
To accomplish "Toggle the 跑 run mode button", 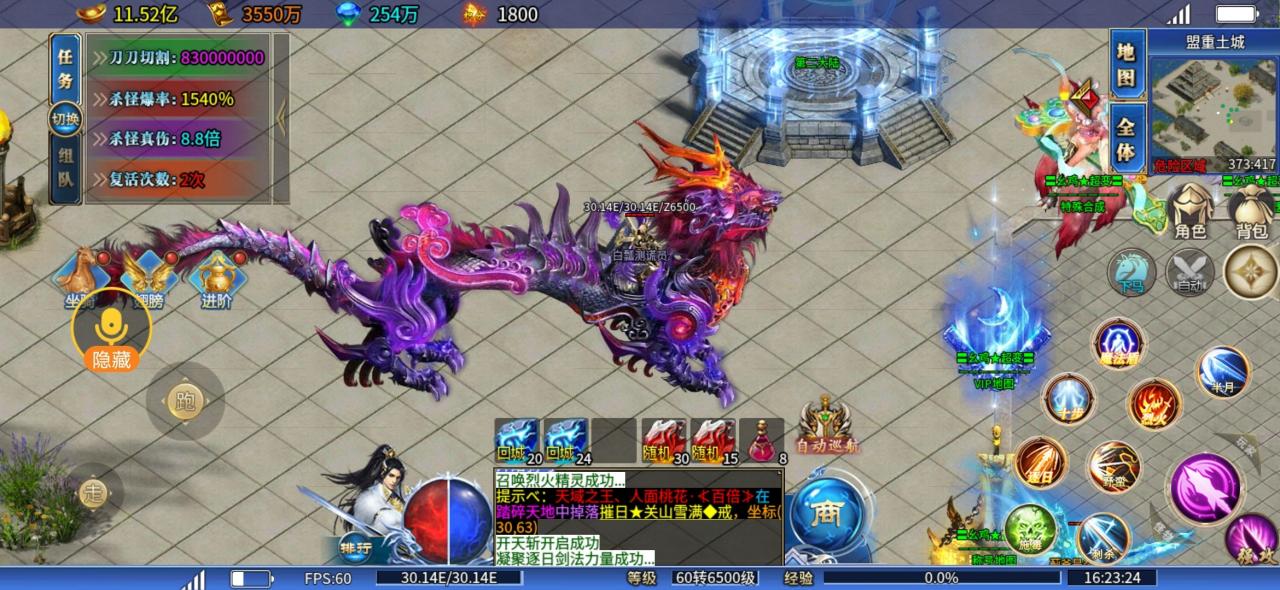I will pos(185,402).
